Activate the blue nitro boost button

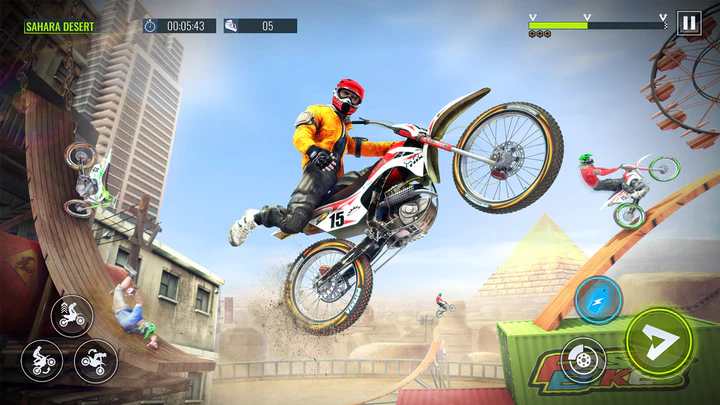pyautogui.click(x=598, y=299)
